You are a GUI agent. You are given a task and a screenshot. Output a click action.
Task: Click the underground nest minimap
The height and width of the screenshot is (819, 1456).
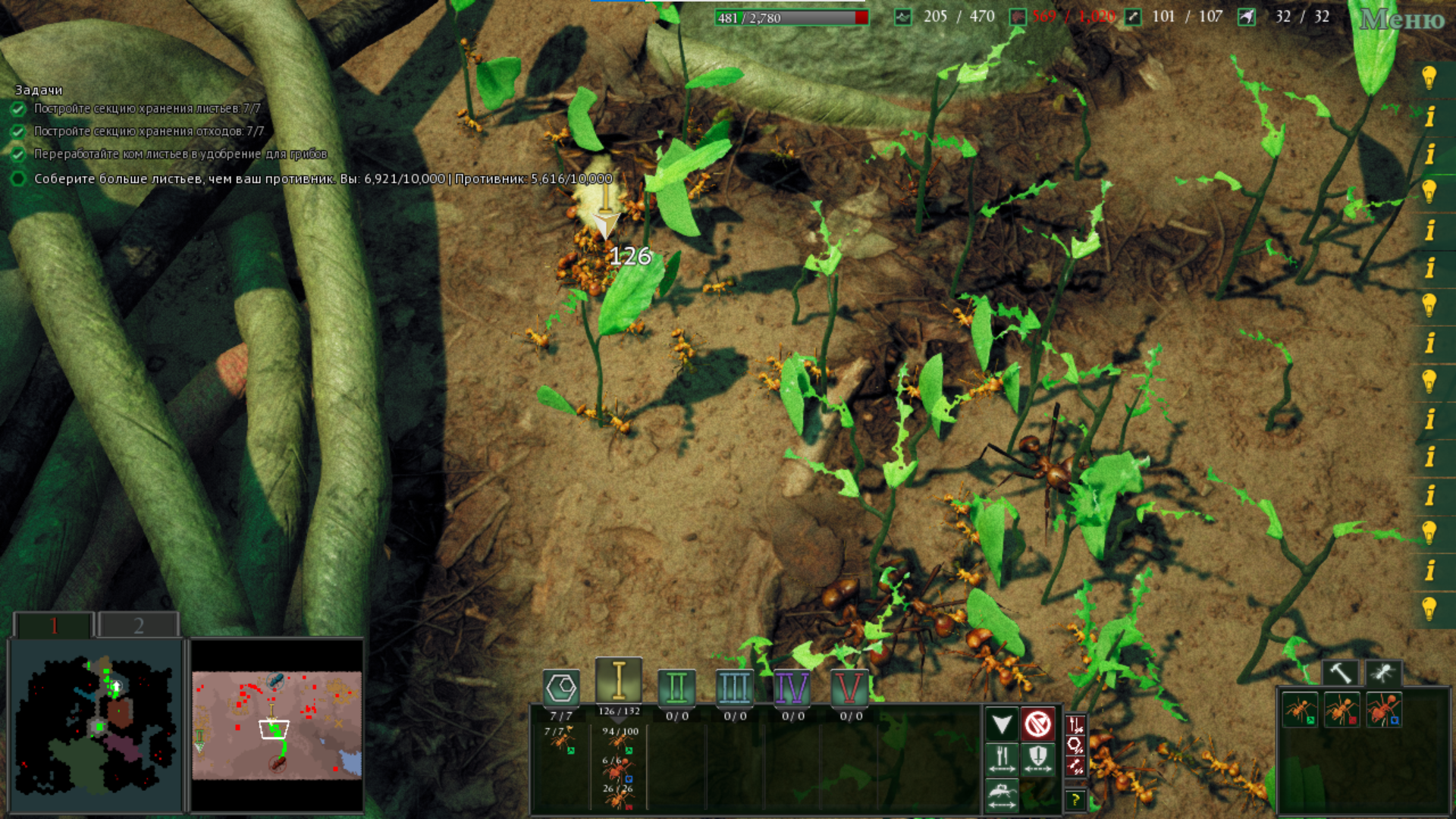pos(96,726)
